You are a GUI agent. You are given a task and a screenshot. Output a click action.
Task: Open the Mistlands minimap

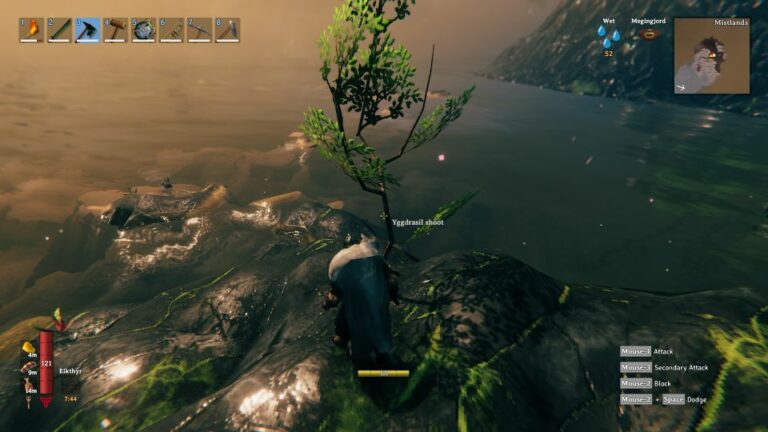pos(711,56)
